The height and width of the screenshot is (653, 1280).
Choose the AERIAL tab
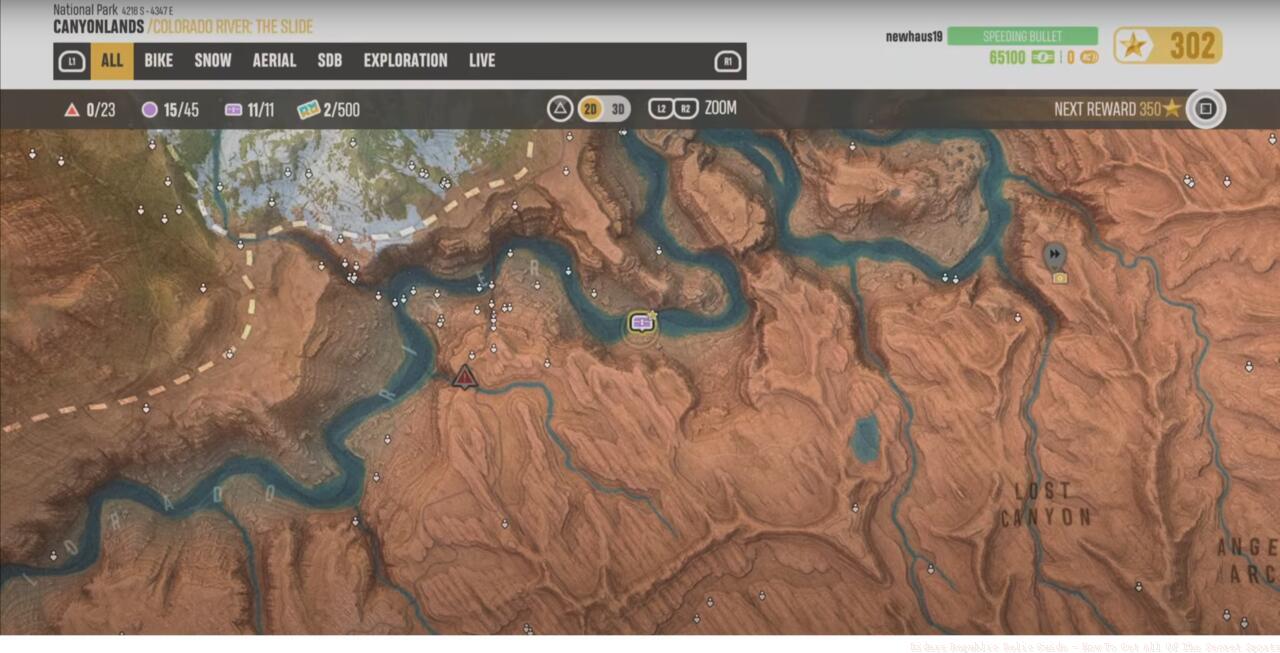click(x=274, y=61)
